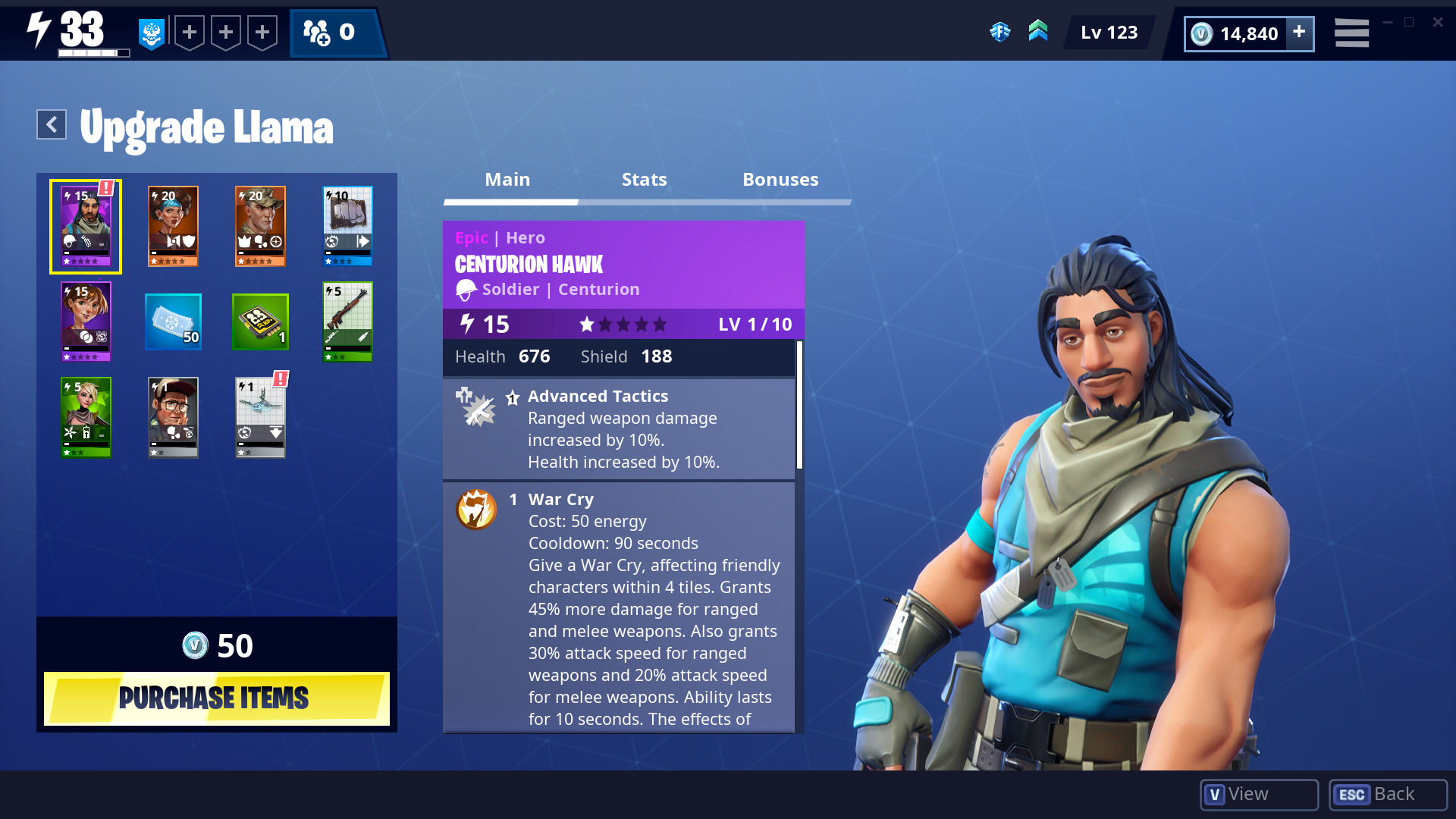Select the glider card with alert badge
The width and height of the screenshot is (1456, 819).
click(260, 416)
